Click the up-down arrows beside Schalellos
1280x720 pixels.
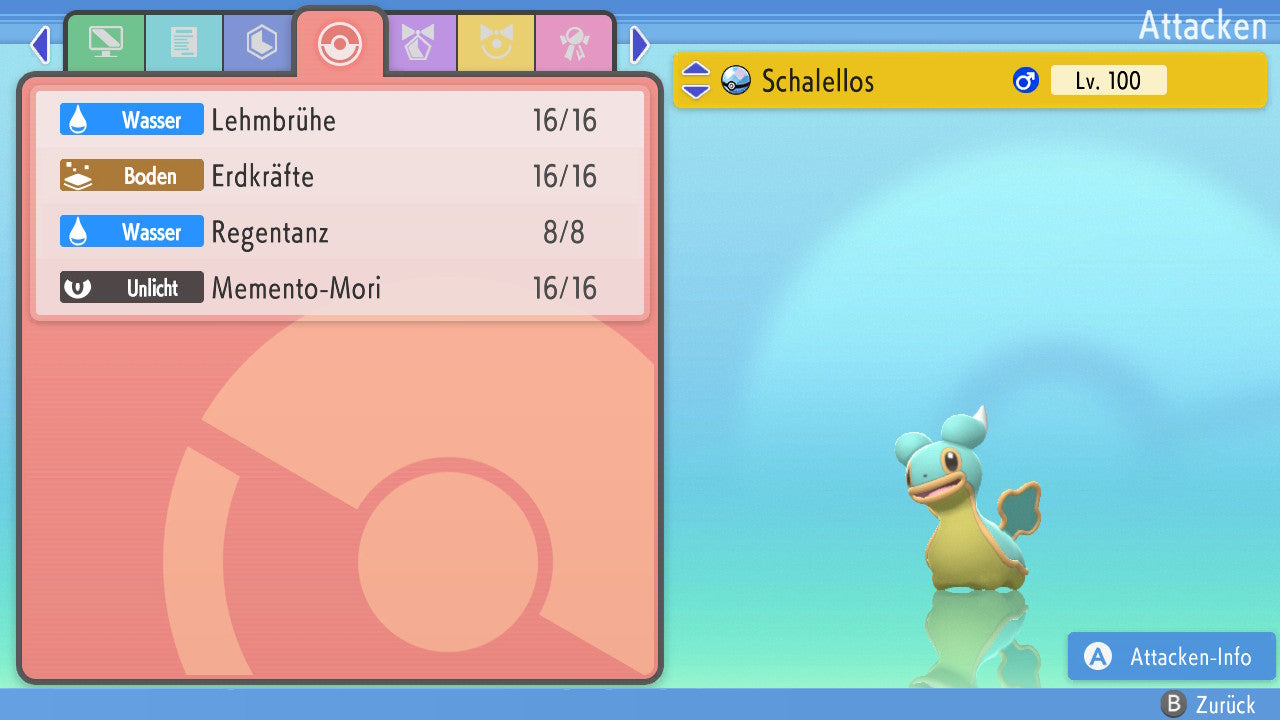click(695, 81)
